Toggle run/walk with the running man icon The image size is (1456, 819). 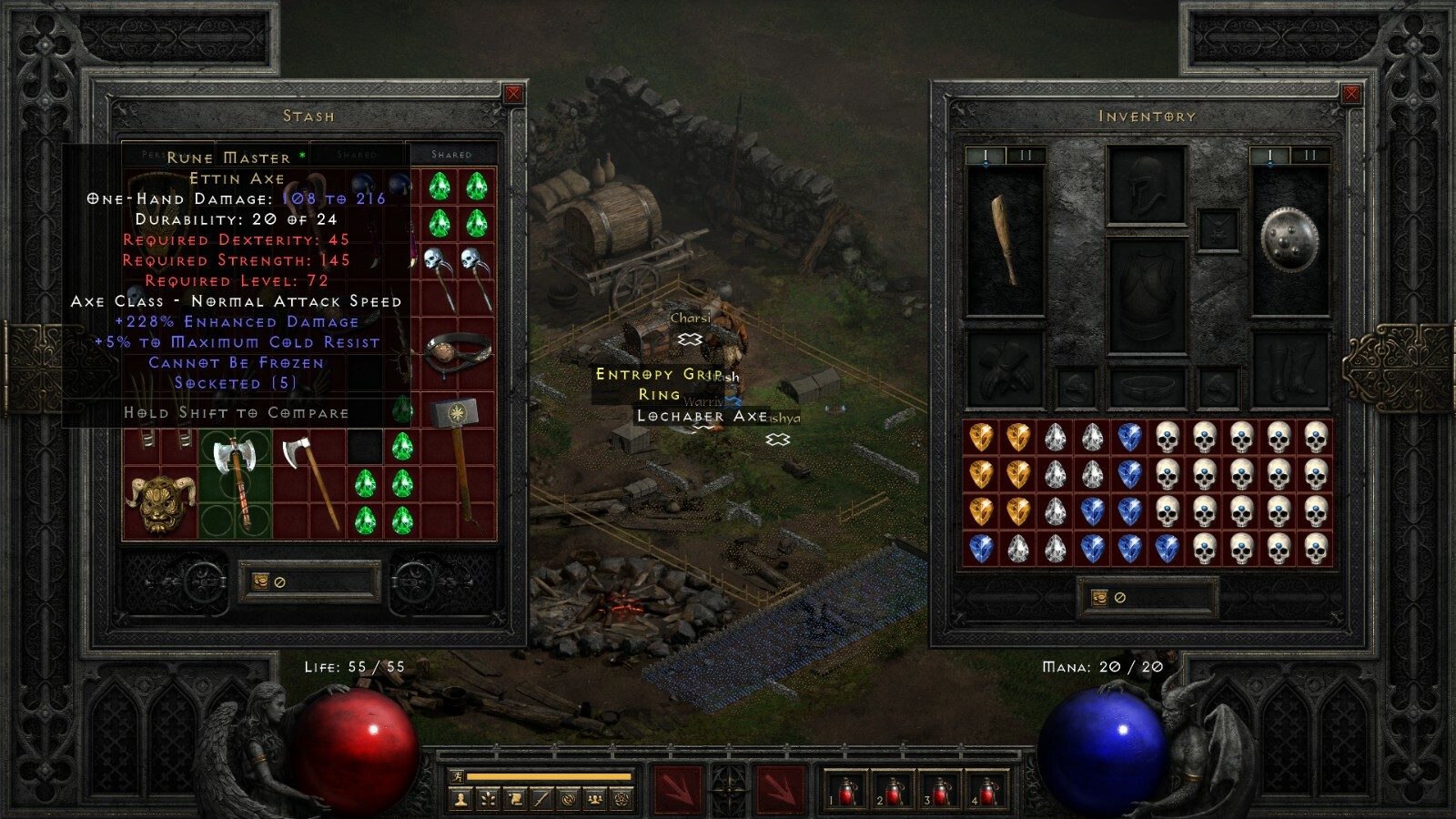pos(458,776)
